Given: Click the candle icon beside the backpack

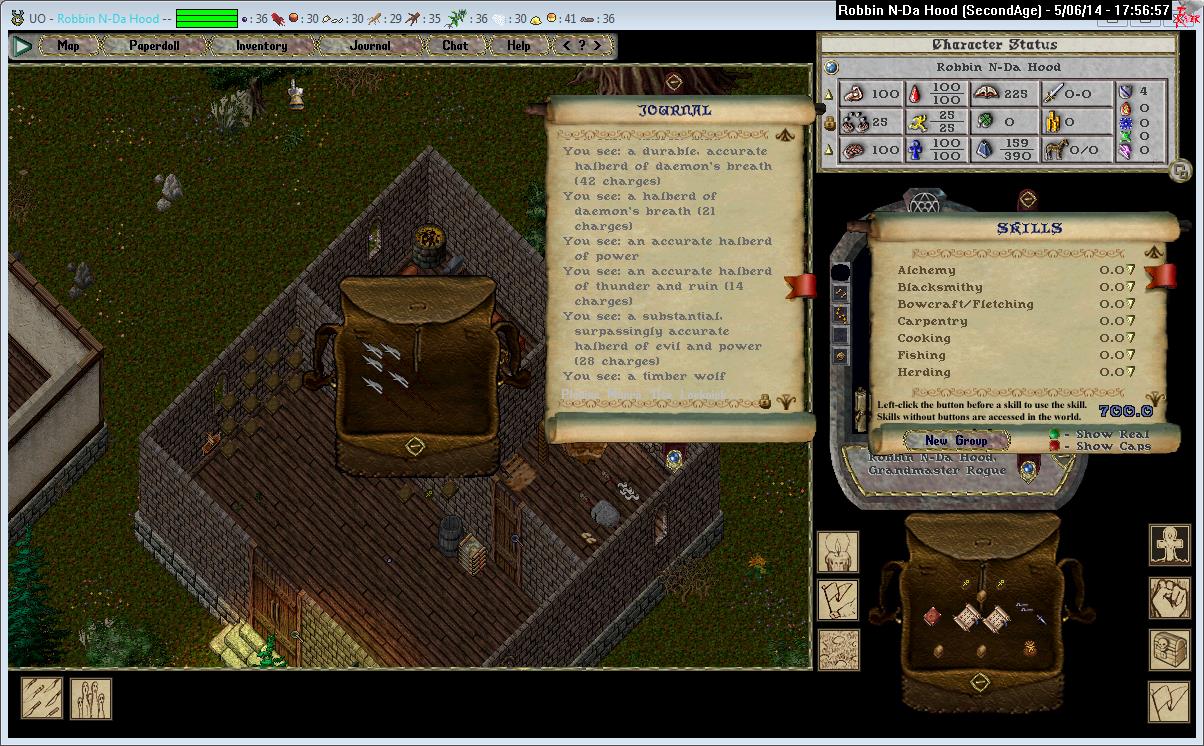Looking at the screenshot, I should tap(838, 552).
